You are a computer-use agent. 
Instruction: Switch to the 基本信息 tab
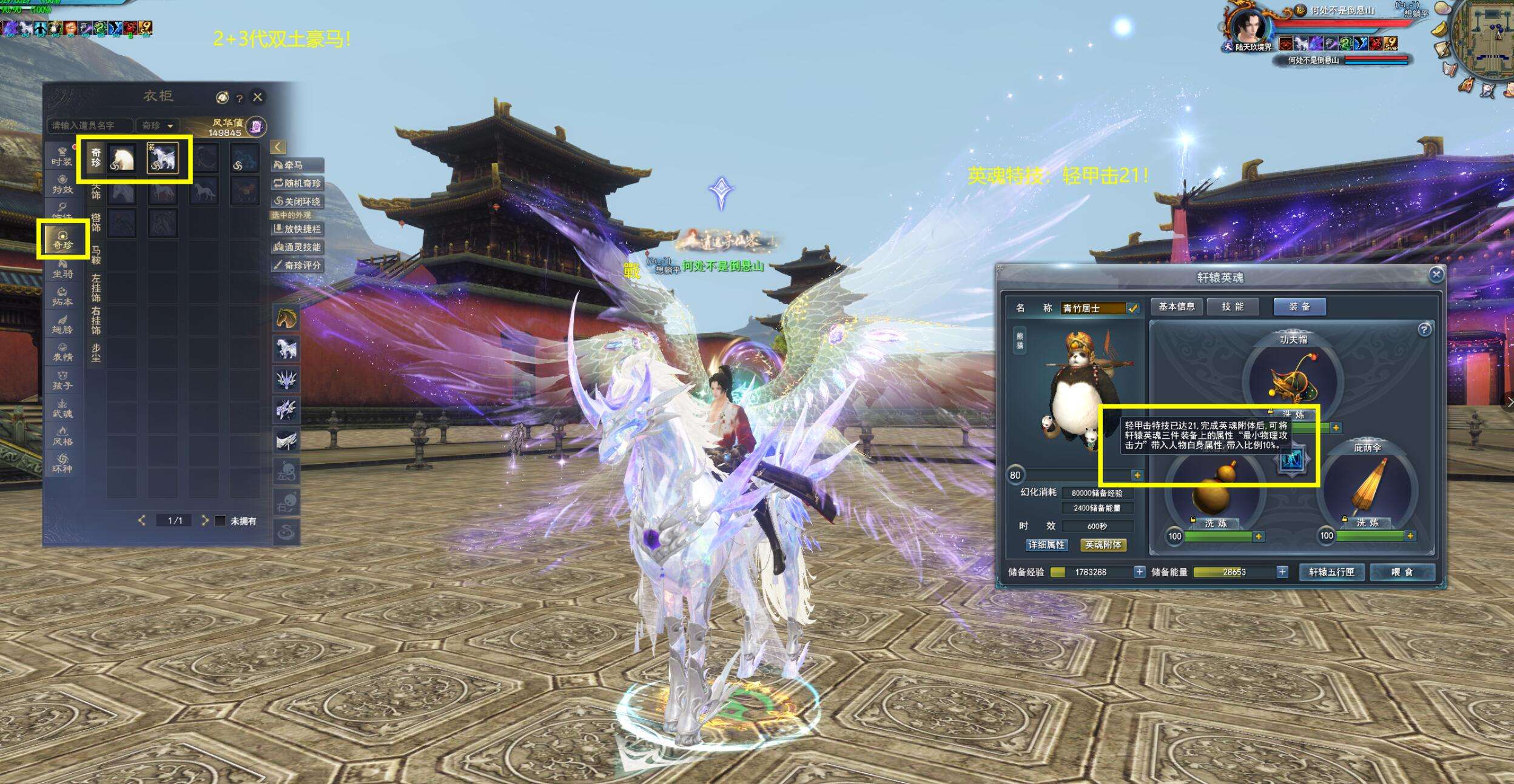[1177, 307]
